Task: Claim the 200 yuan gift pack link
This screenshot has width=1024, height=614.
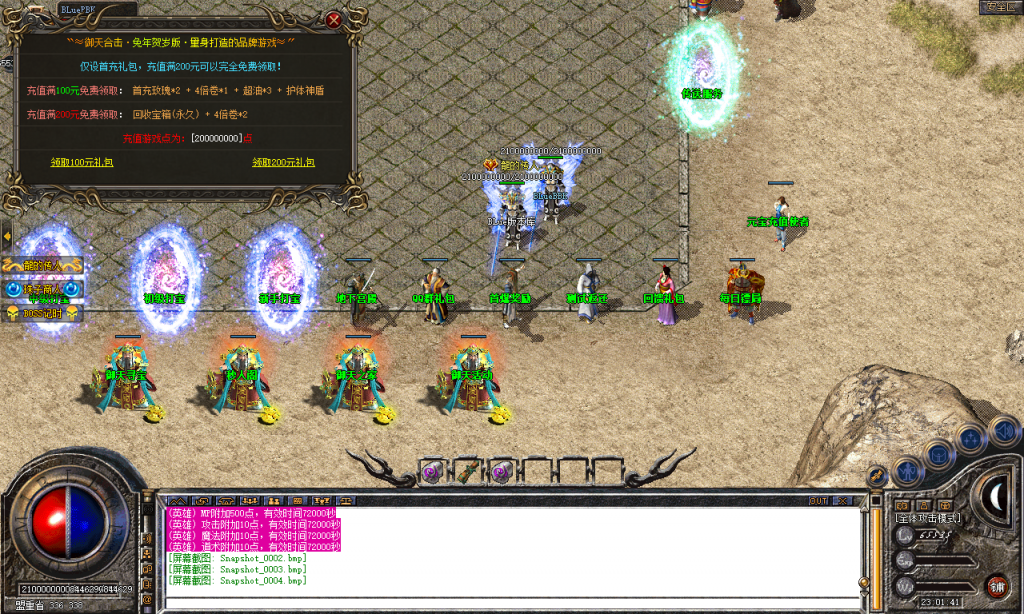Action: click(283, 162)
